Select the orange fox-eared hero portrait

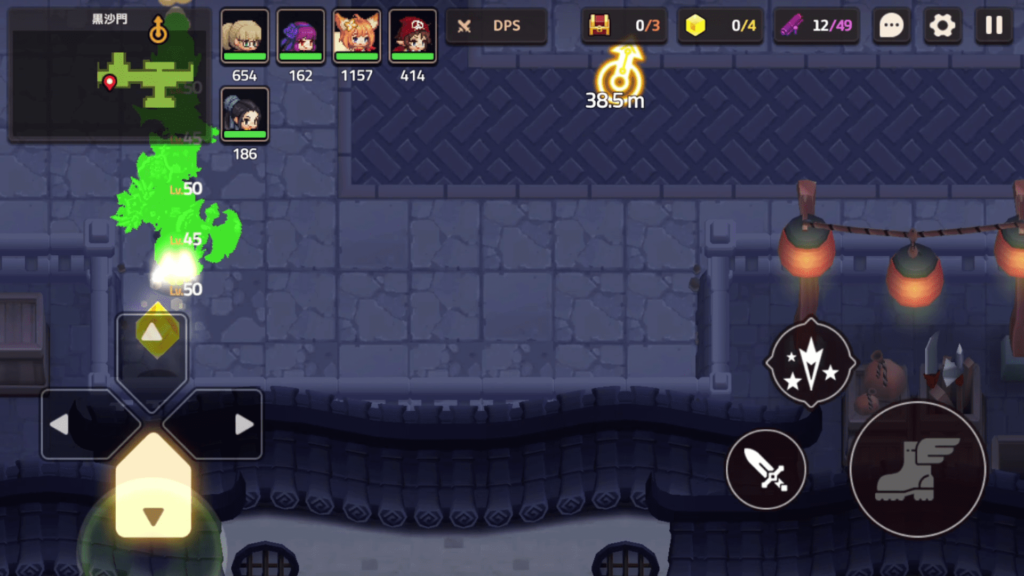pyautogui.click(x=356, y=35)
